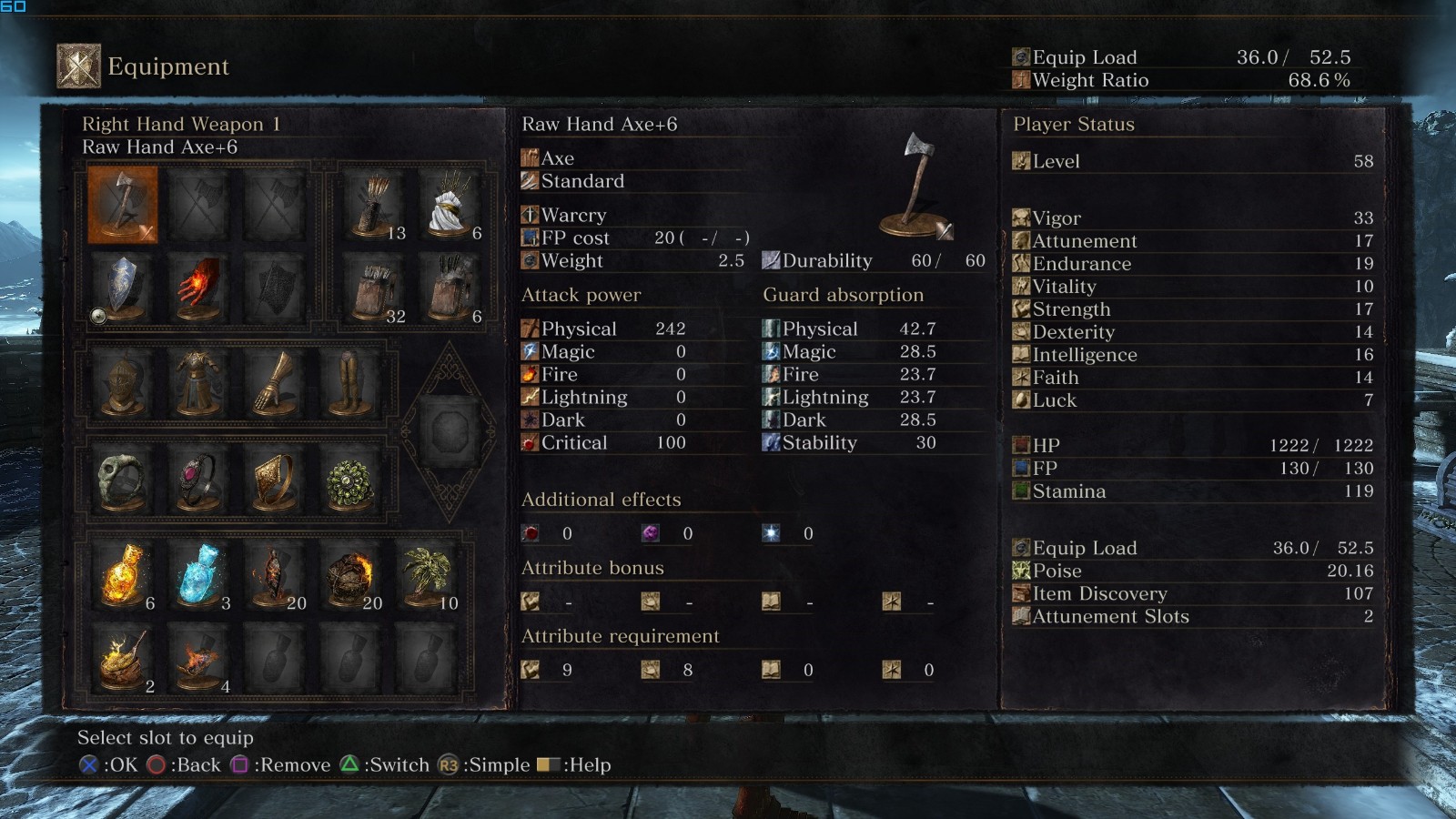Select the golden gauntlets slot
1456x819 pixels.
tap(273, 384)
